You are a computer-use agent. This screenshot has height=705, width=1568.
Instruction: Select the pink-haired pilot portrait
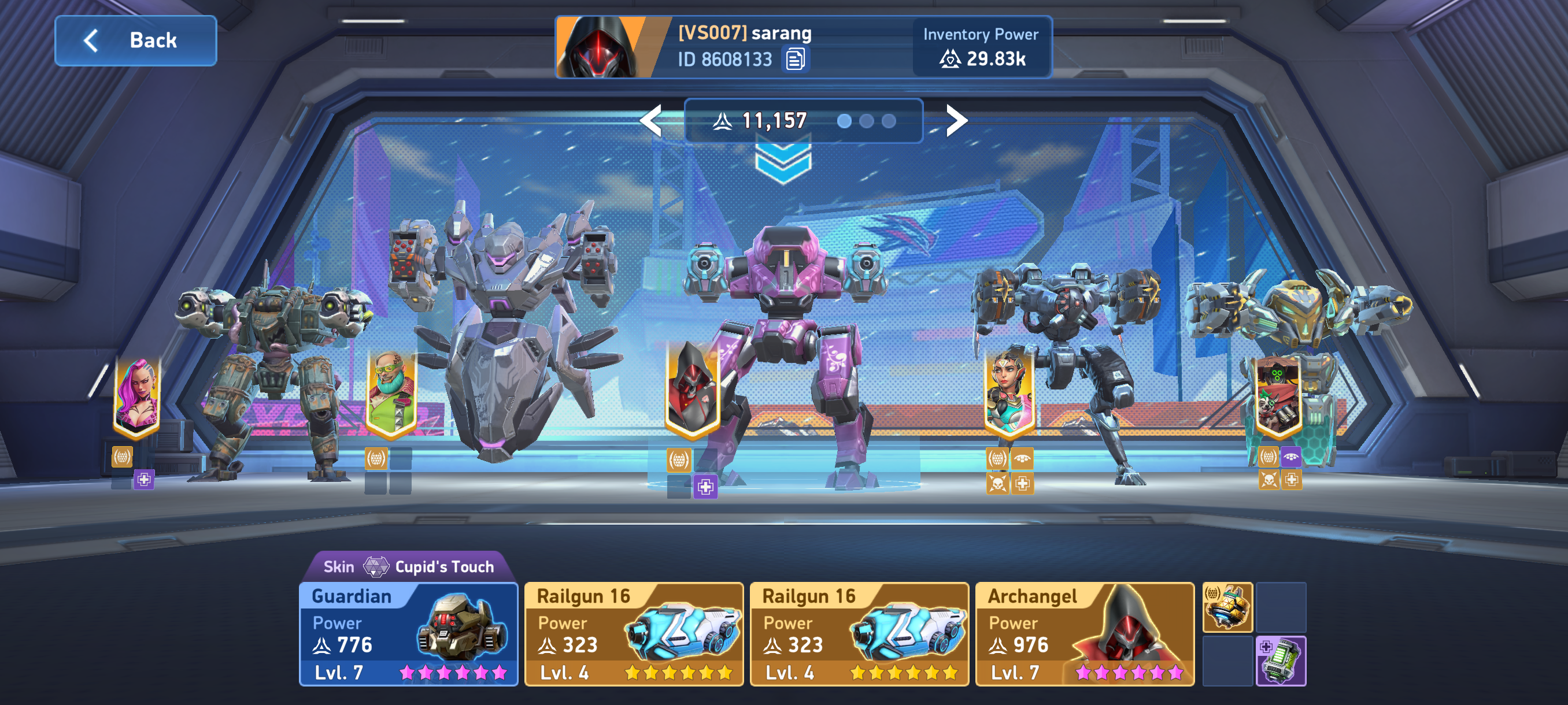pyautogui.click(x=138, y=395)
